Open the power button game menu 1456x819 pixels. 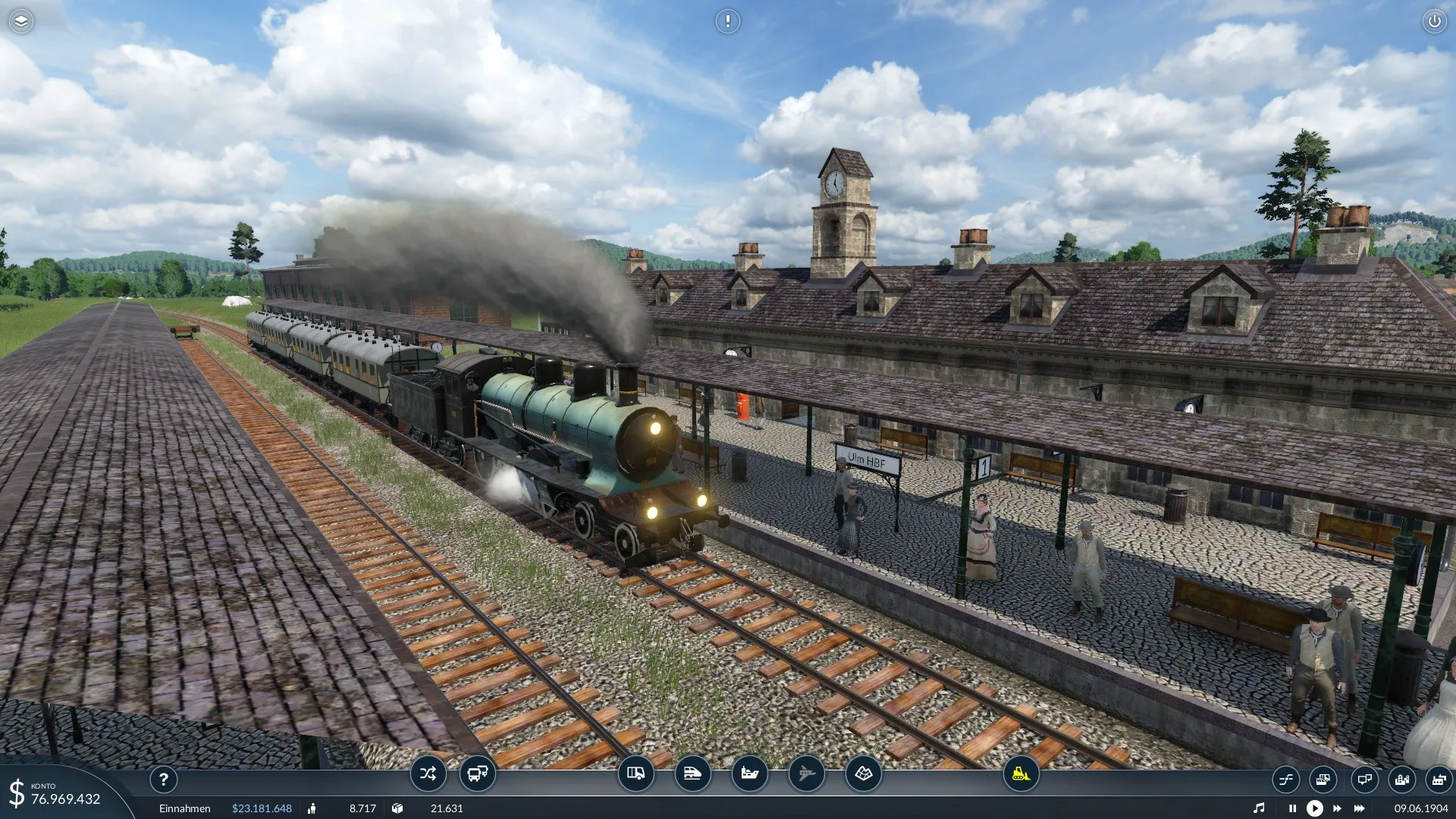pos(1434,21)
